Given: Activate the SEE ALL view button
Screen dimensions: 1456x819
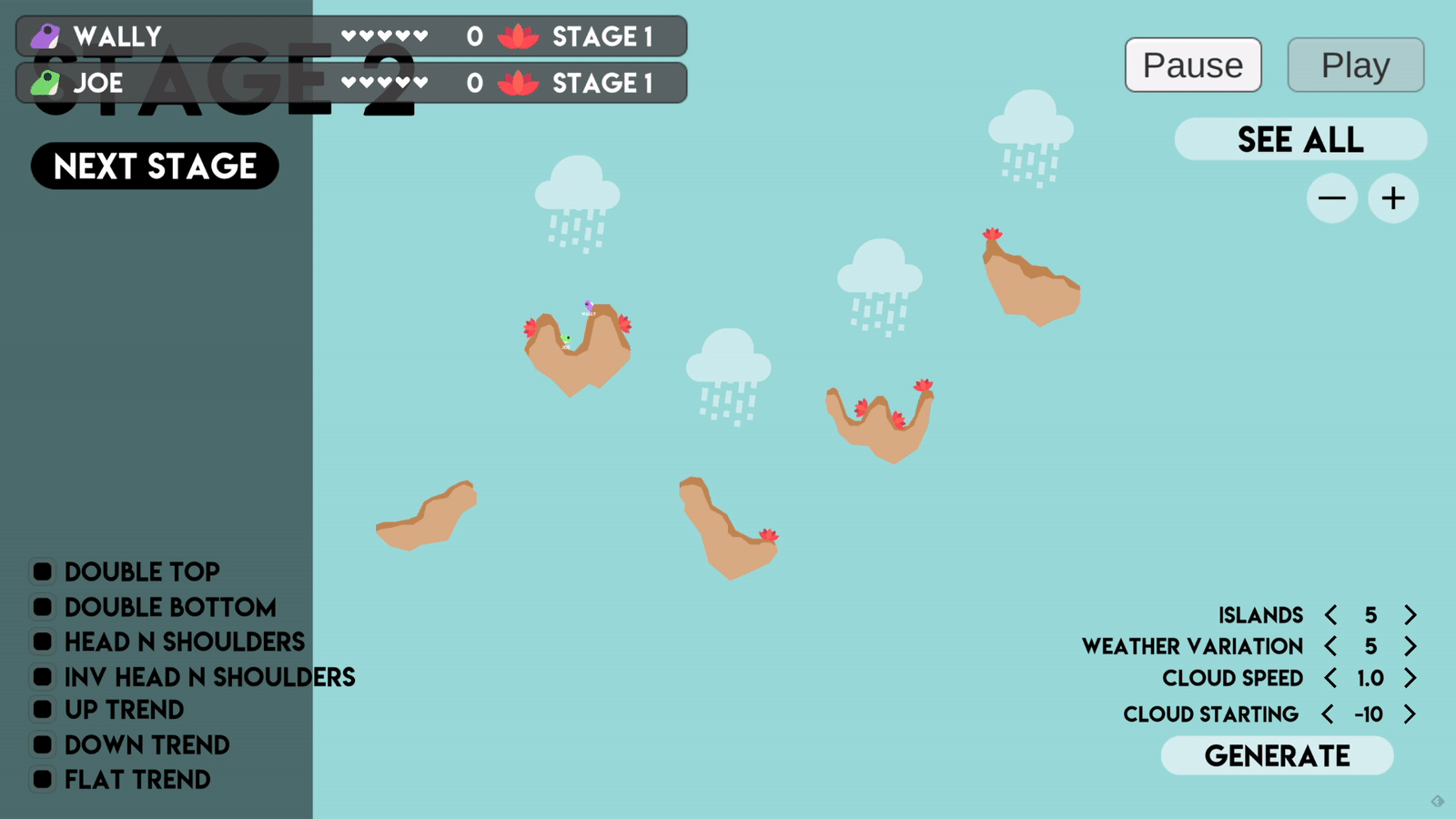Looking at the screenshot, I should 1300,139.
